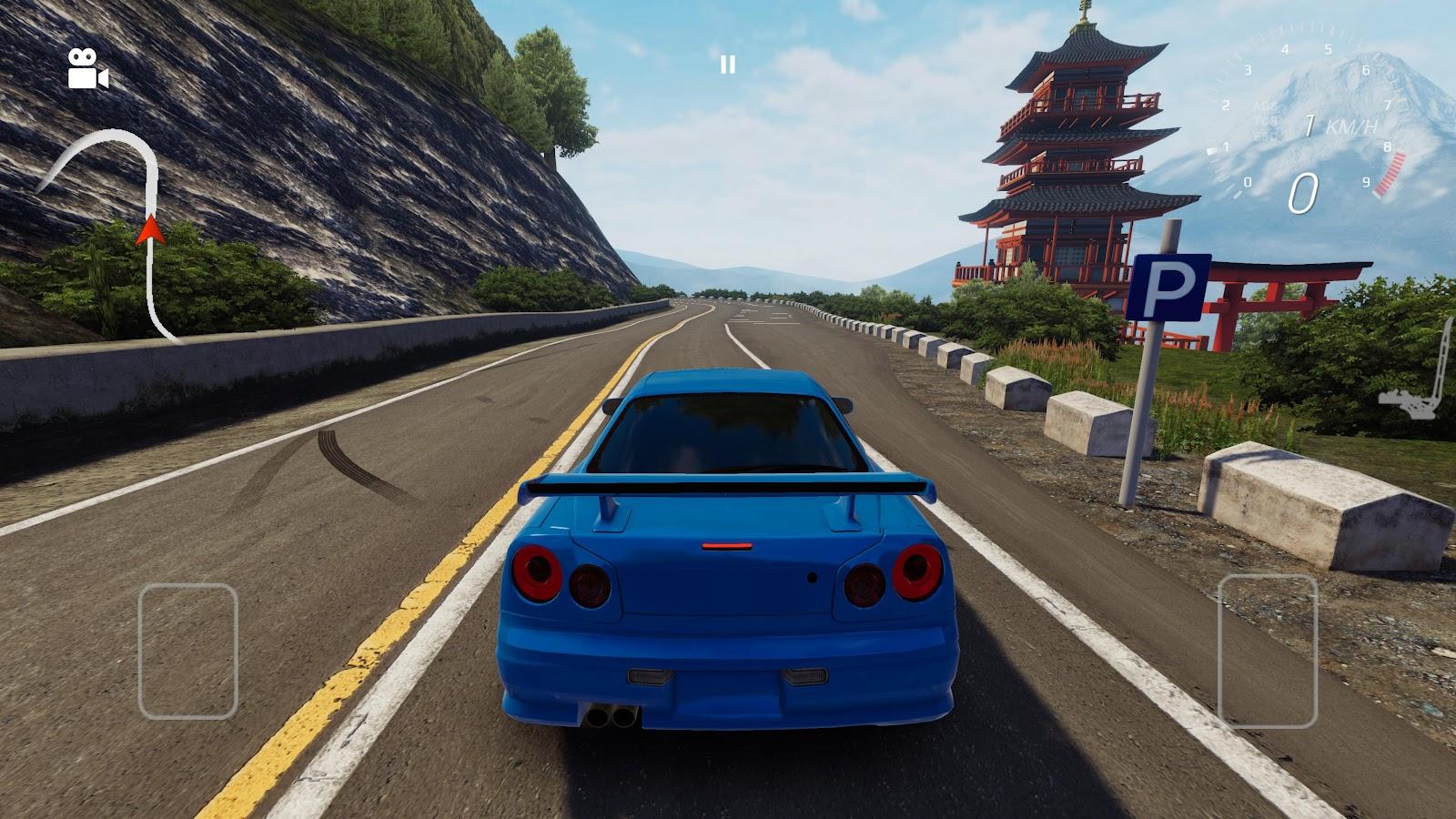Tap the red redline zone on the tachometer
Image resolution: width=1456 pixels, height=819 pixels.
(1390, 175)
